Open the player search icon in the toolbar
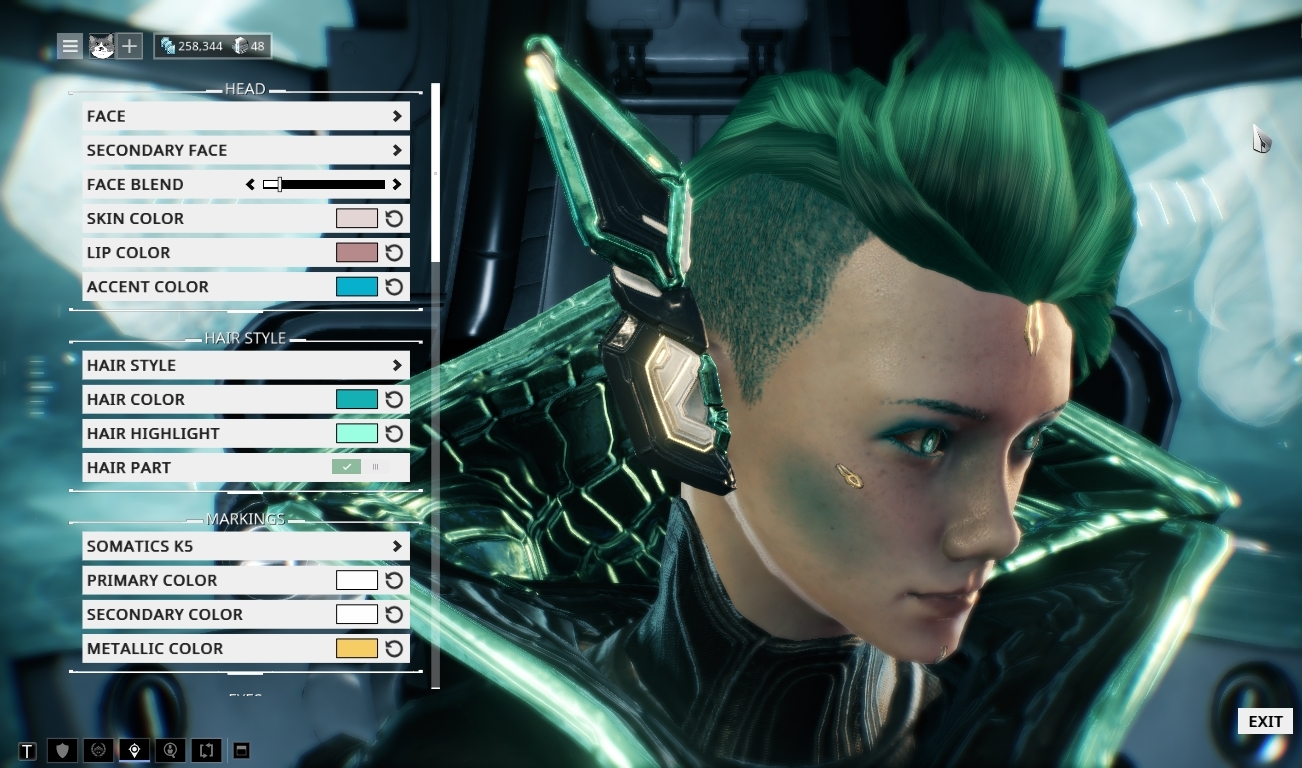 tap(170, 749)
